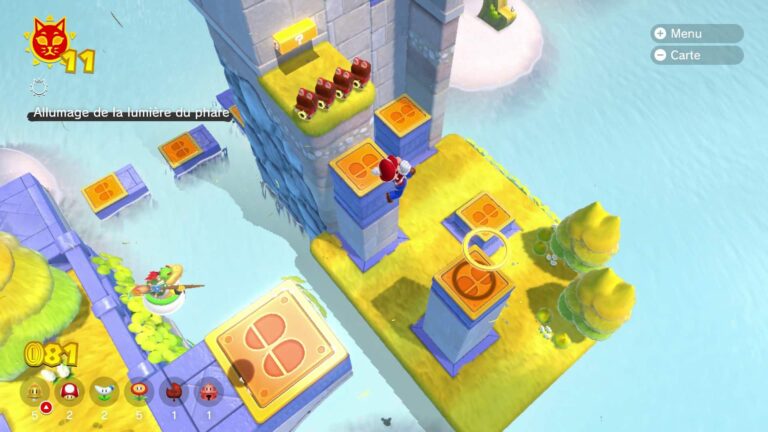Select the Super Mushroom reserve item

[x=69, y=393]
